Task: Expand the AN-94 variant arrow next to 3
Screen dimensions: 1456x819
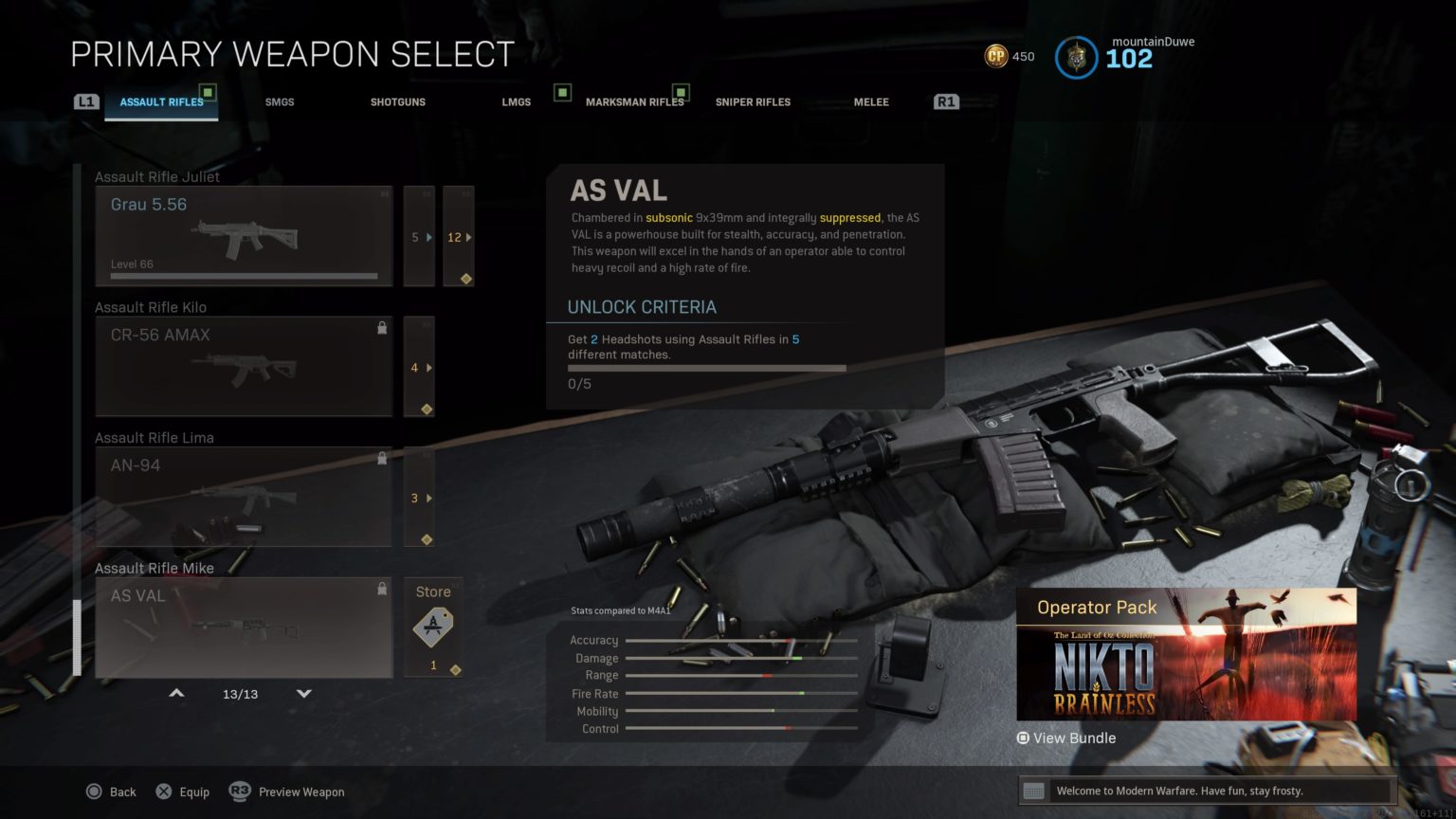Action: tap(428, 498)
